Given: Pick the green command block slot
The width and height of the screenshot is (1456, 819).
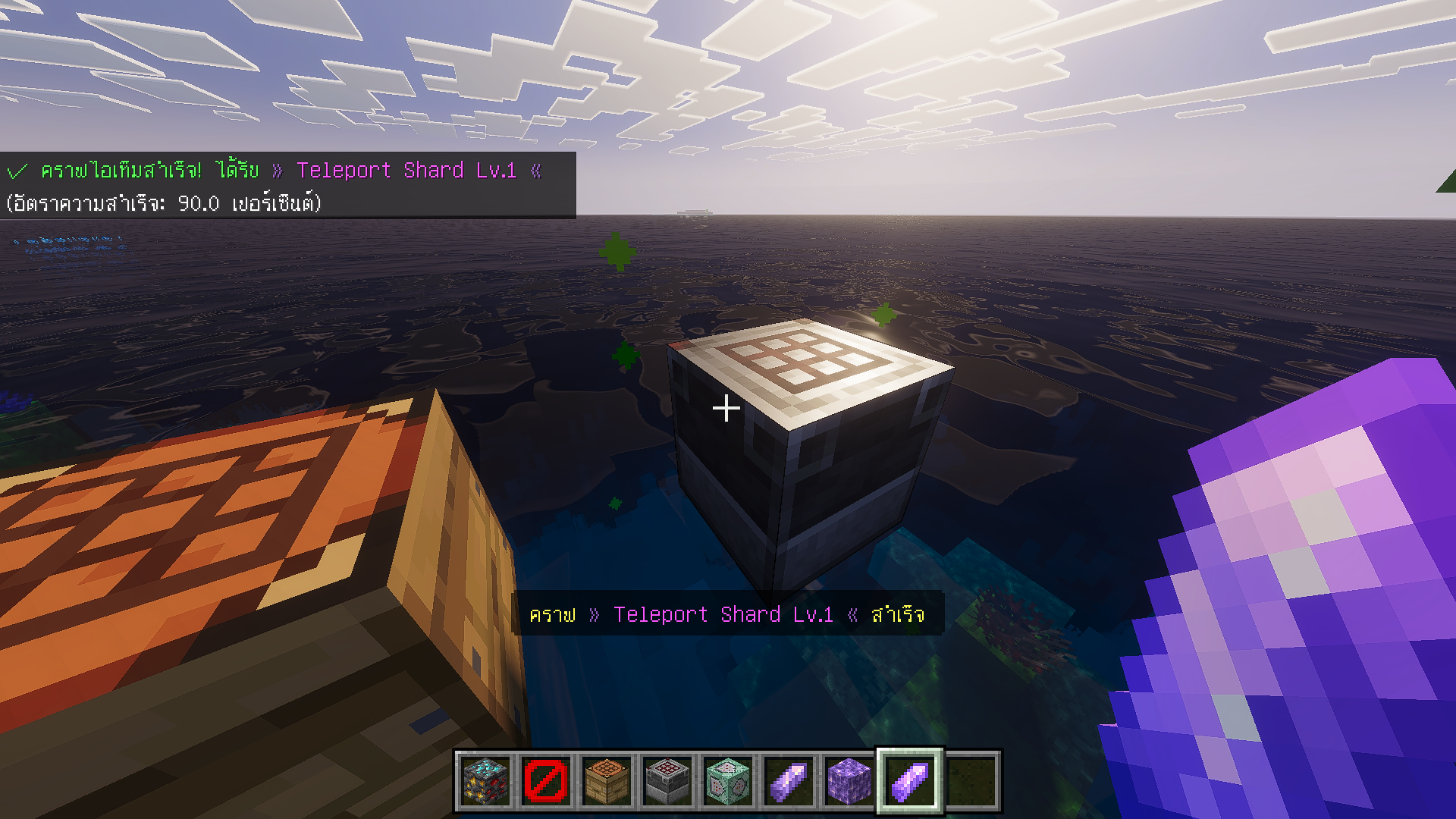Looking at the screenshot, I should 728,780.
